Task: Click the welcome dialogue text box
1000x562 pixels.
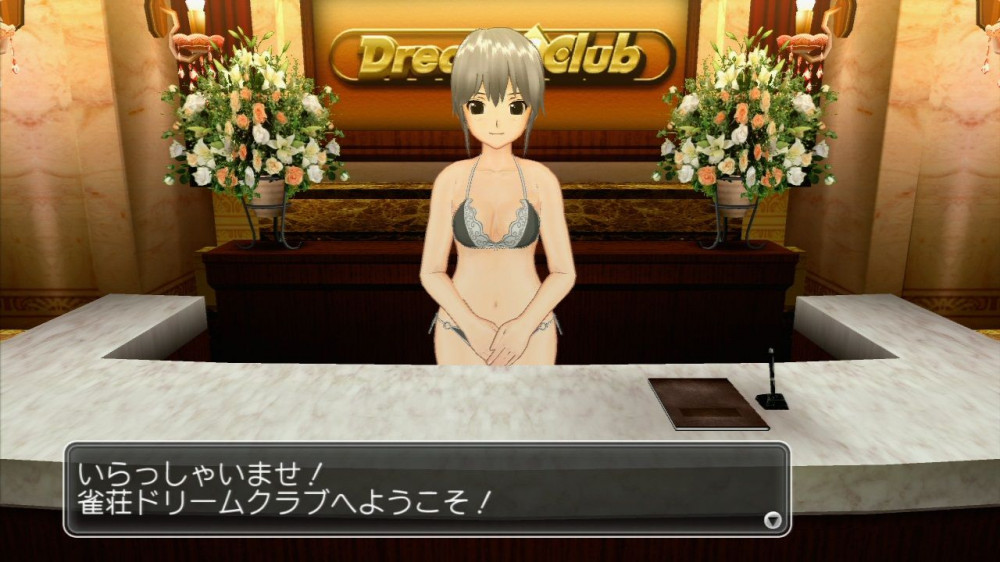Action: pos(427,489)
